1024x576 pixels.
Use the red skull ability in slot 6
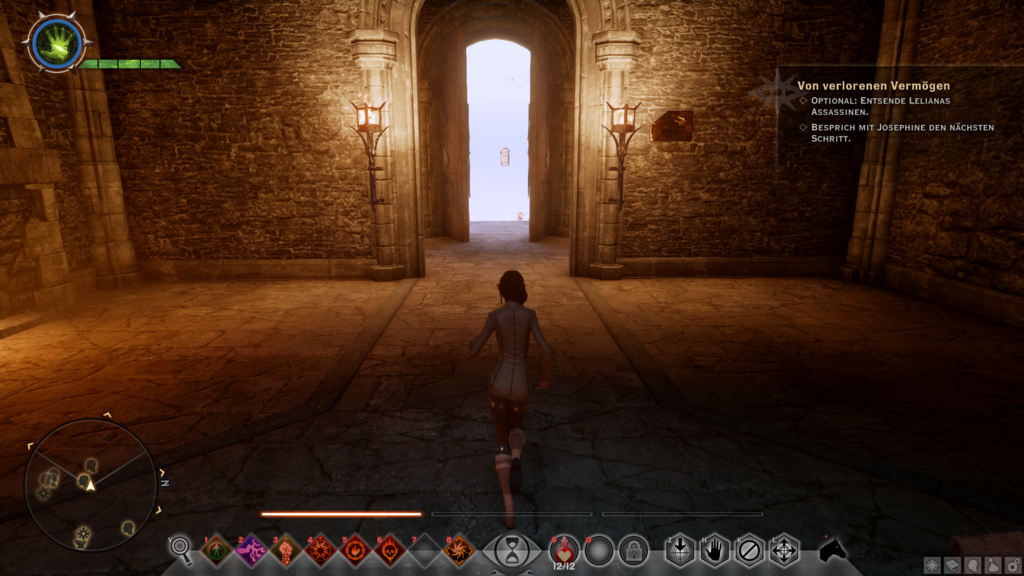pyautogui.click(x=389, y=549)
